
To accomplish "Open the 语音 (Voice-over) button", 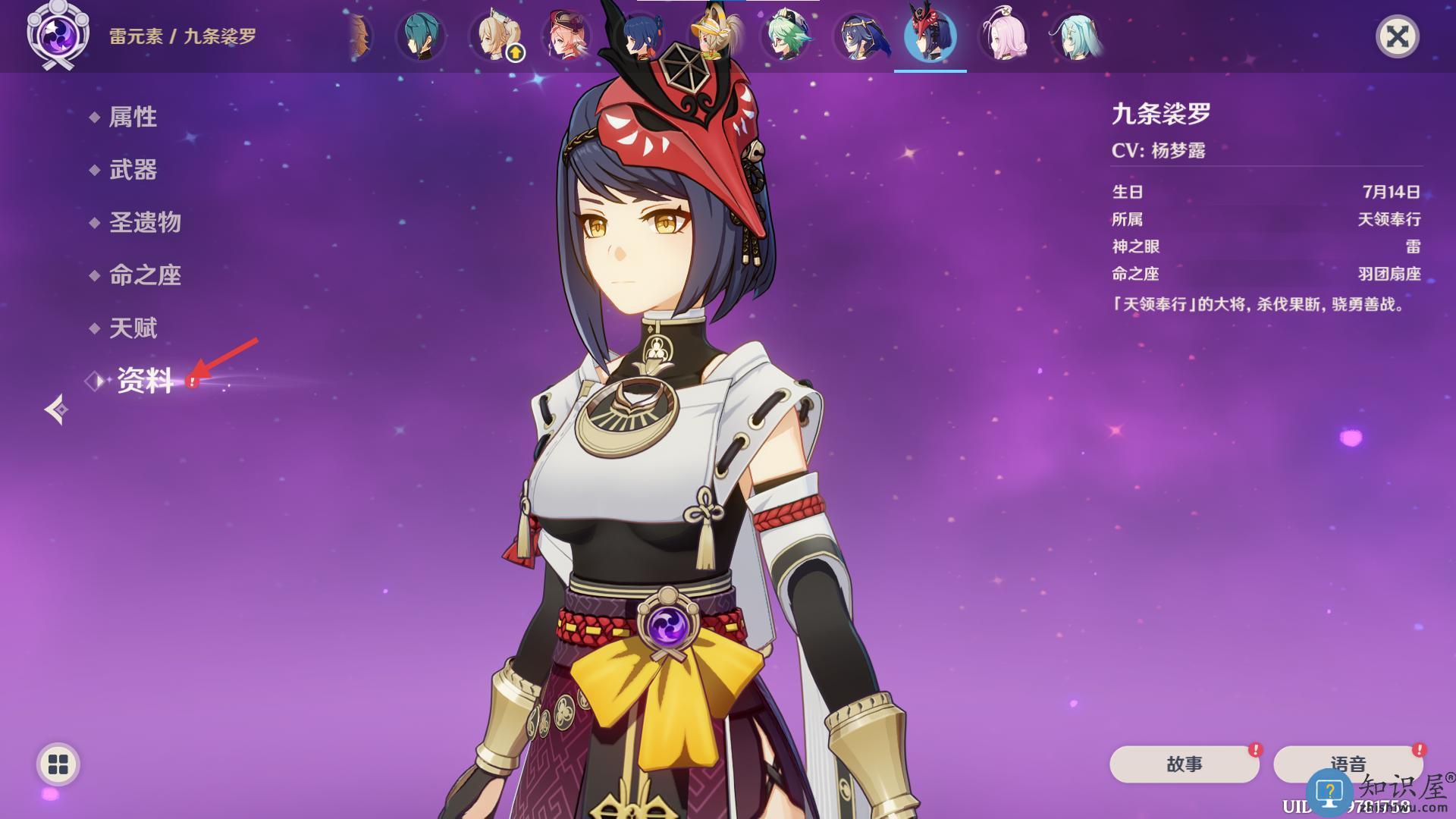I will tap(1348, 764).
